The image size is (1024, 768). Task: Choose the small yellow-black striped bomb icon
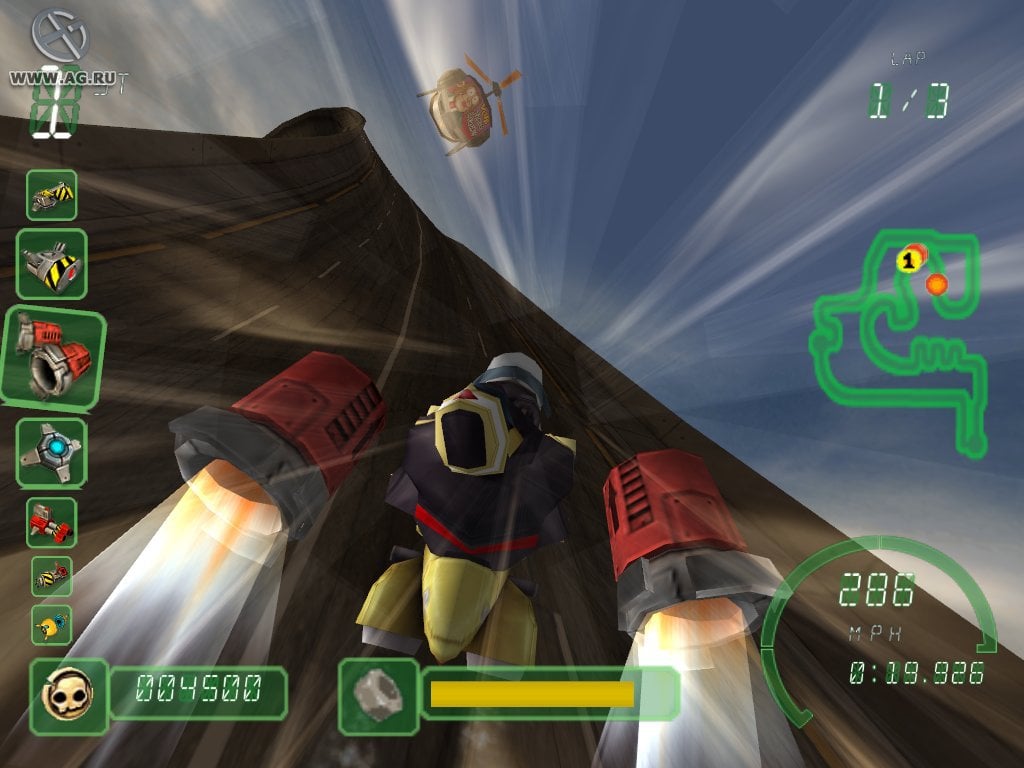[51, 576]
